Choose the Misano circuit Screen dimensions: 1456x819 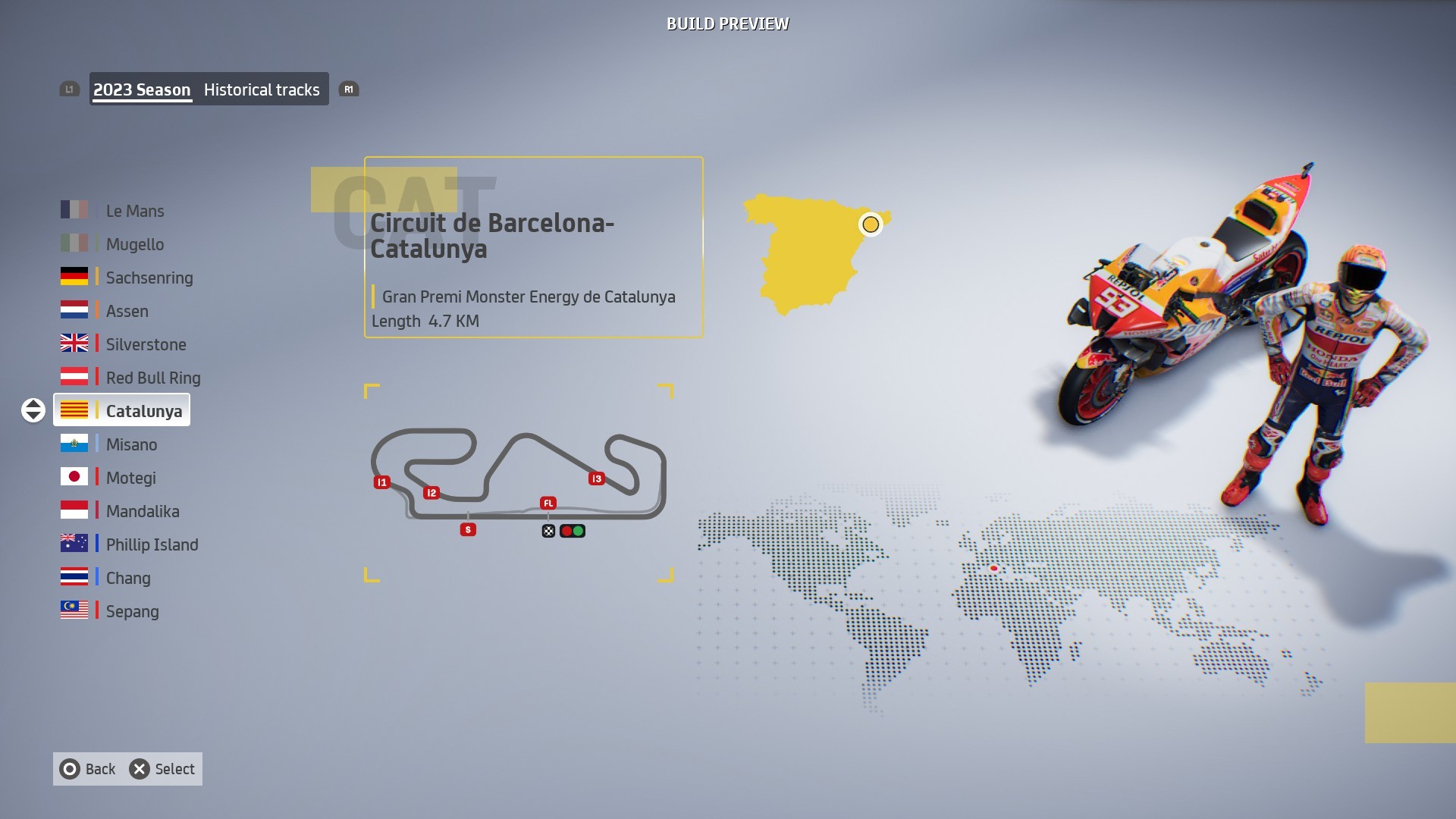(131, 444)
